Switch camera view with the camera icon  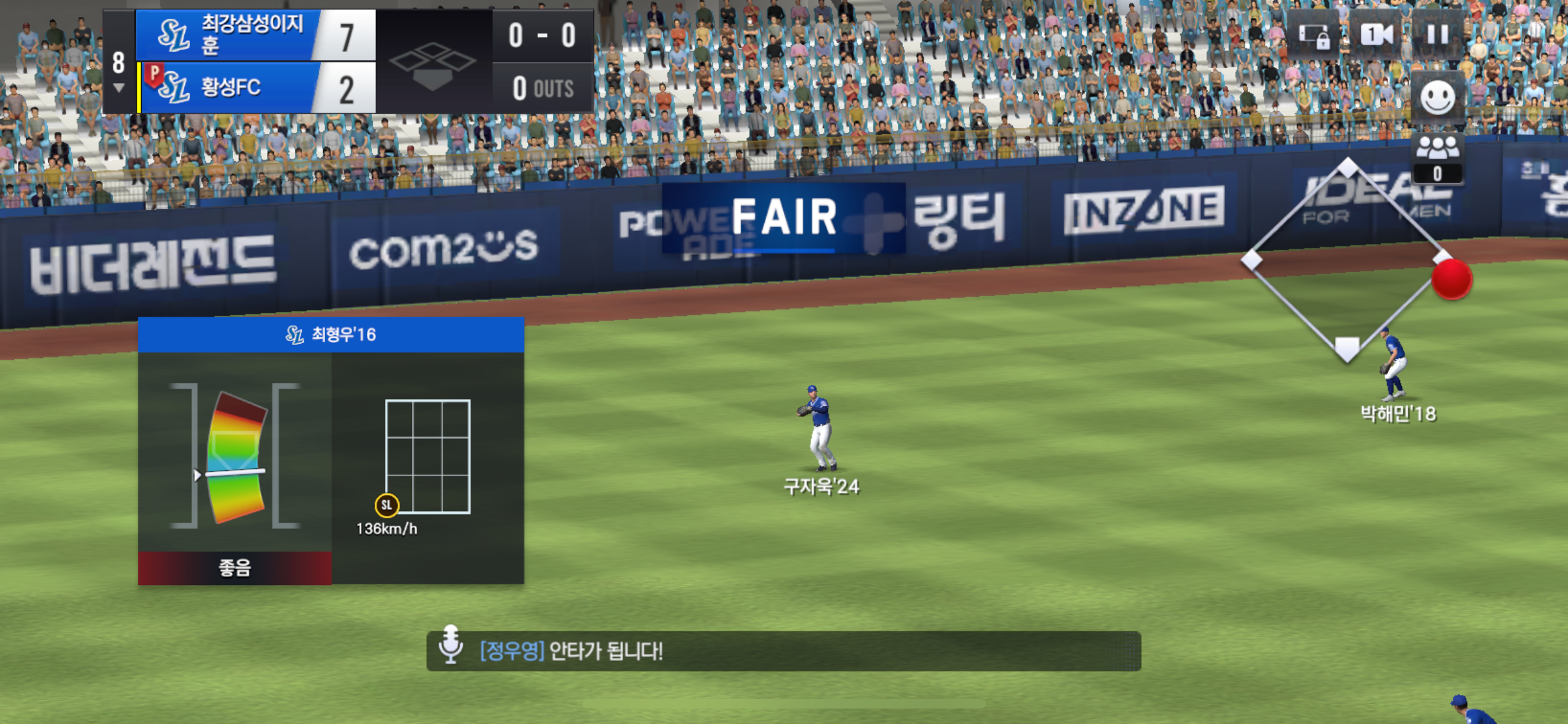tap(1376, 34)
